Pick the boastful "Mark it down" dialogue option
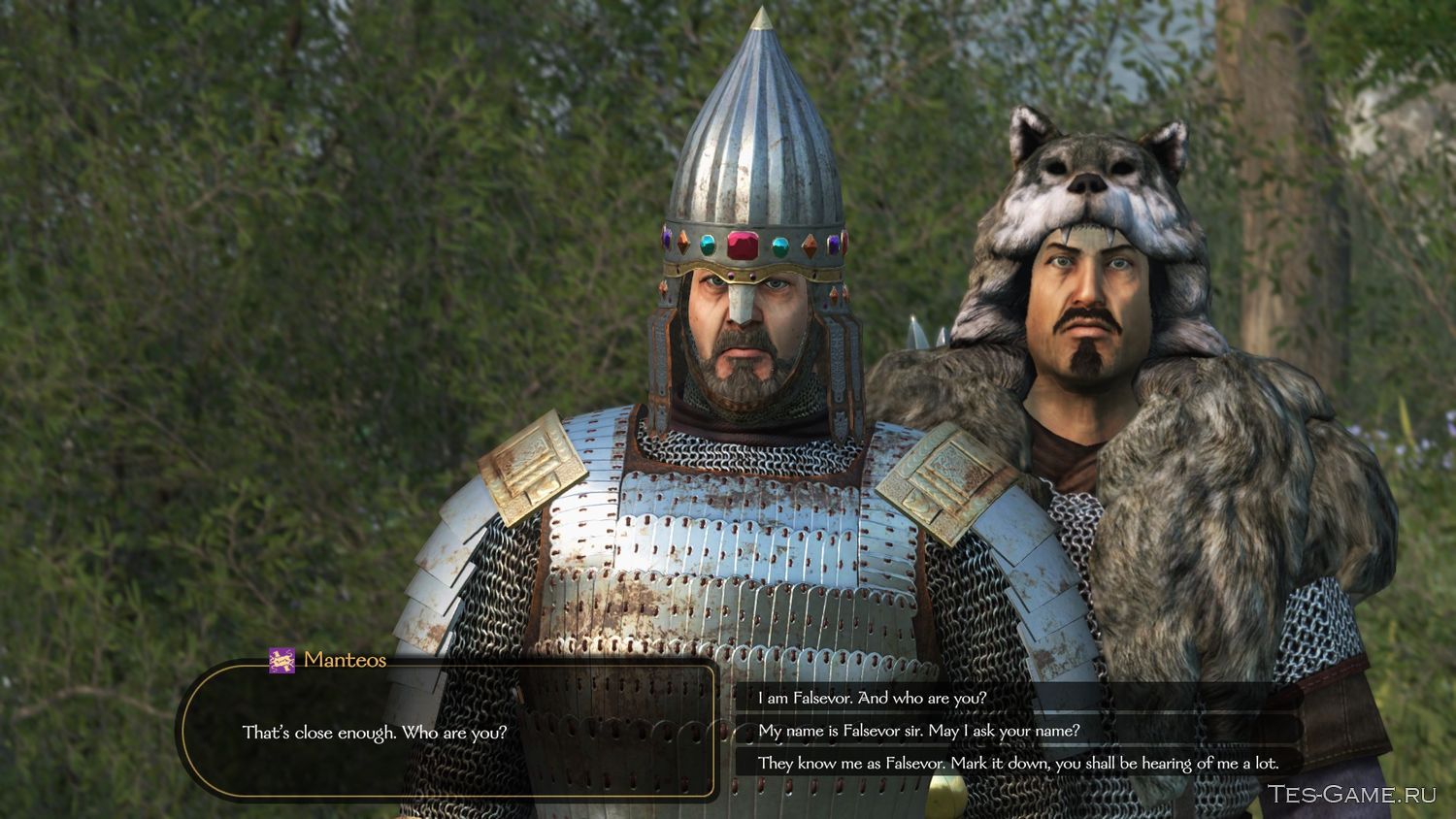Image resolution: width=1456 pixels, height=819 pixels. click(x=1017, y=763)
